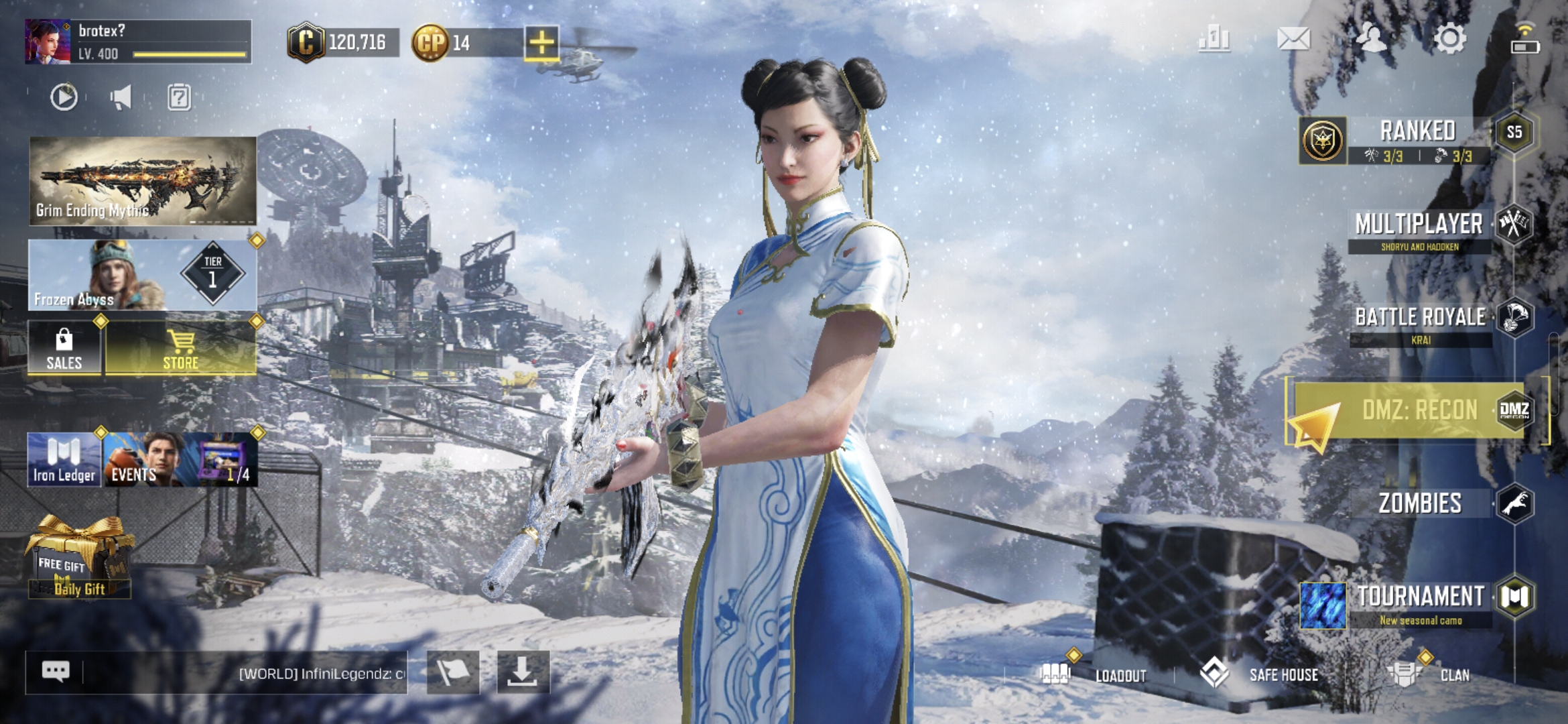Open the brotex? player profile
Screen dimensions: 1568x724
[x=137, y=42]
